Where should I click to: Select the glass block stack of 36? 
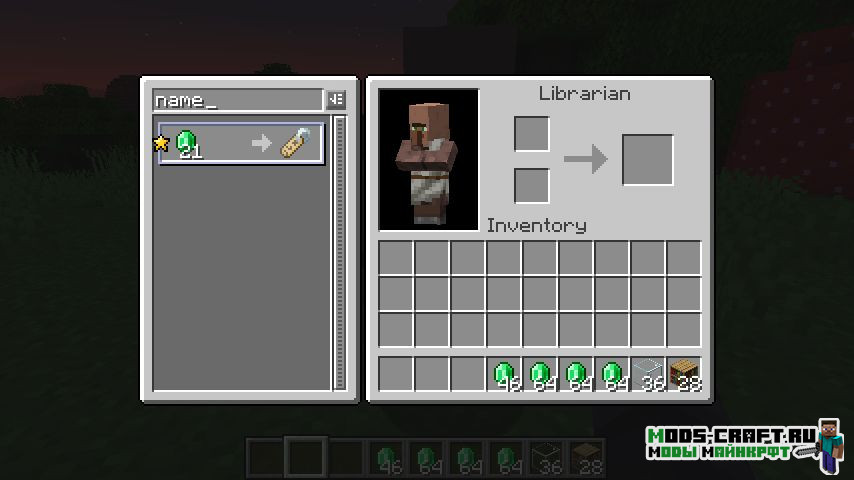tap(648, 374)
